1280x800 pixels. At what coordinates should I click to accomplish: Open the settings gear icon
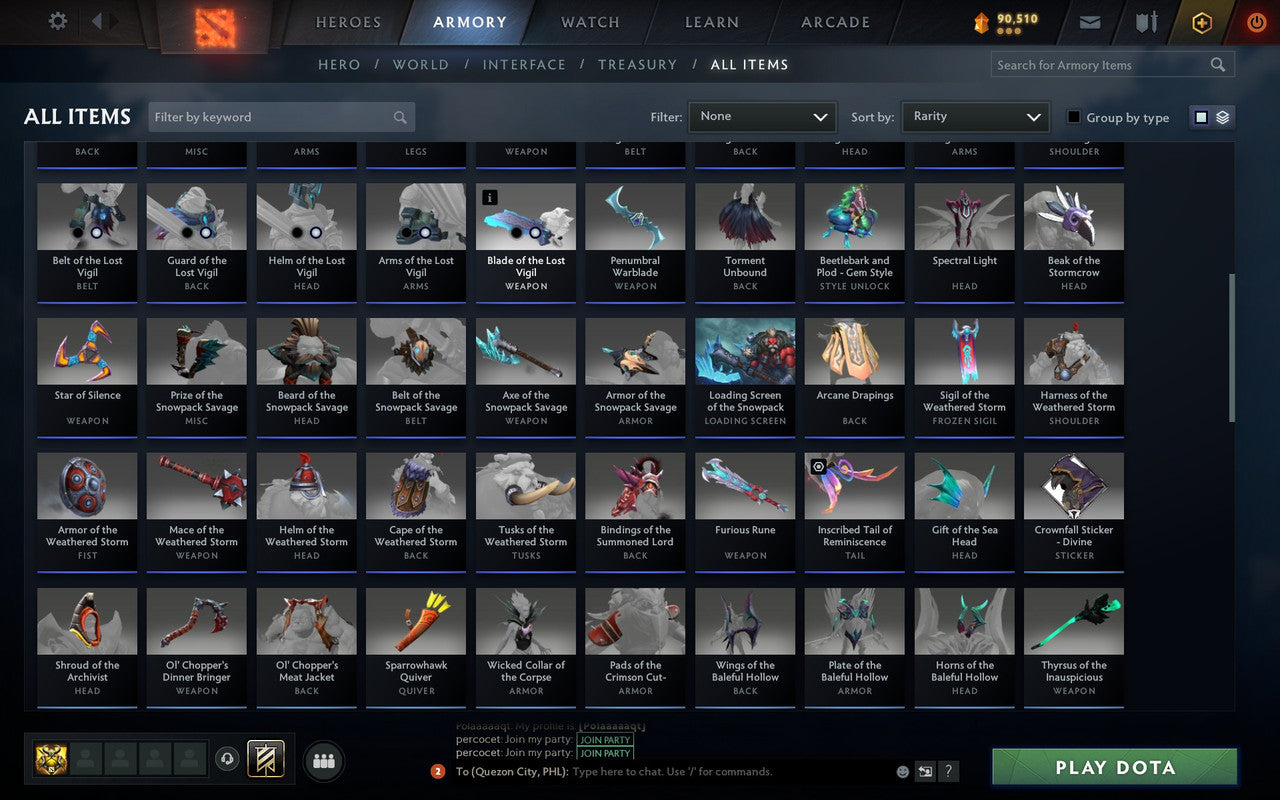click(x=57, y=20)
